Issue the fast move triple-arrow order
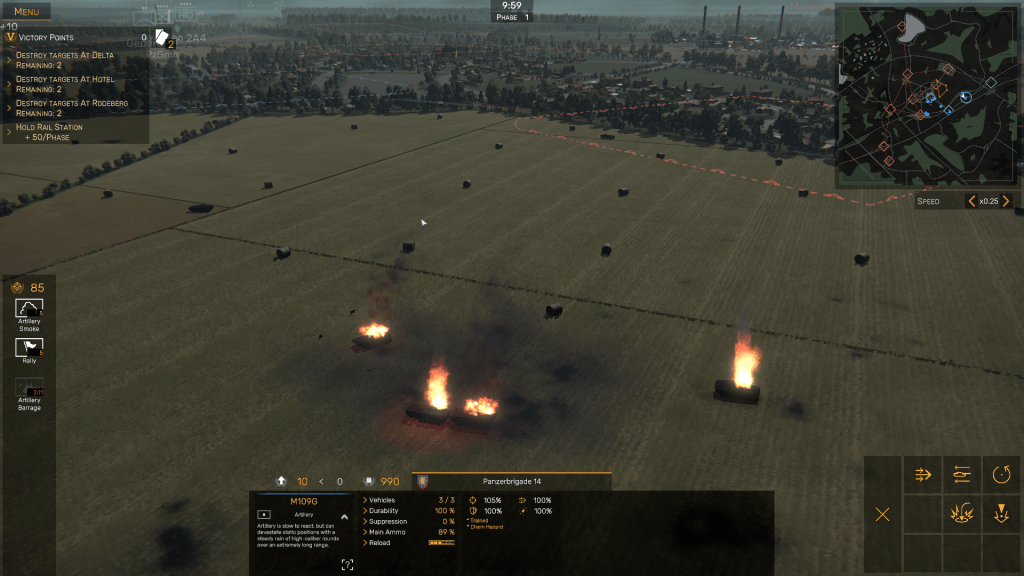1024x576 pixels. tap(923, 475)
